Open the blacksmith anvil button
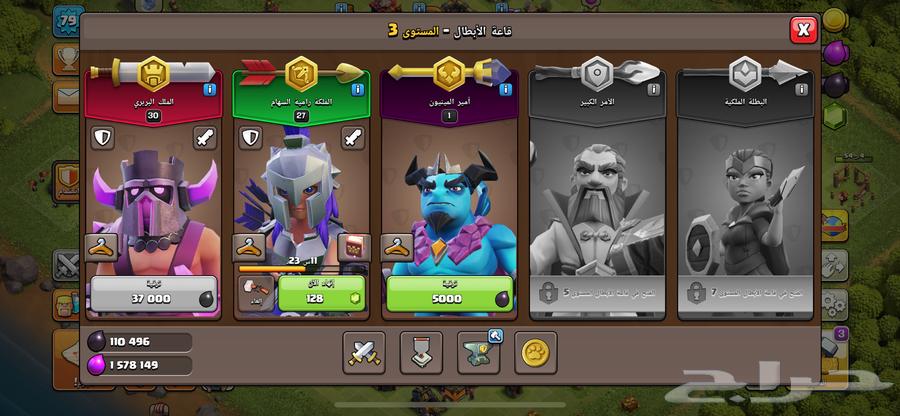Image resolution: width=900 pixels, height=416 pixels. pyautogui.click(x=480, y=352)
